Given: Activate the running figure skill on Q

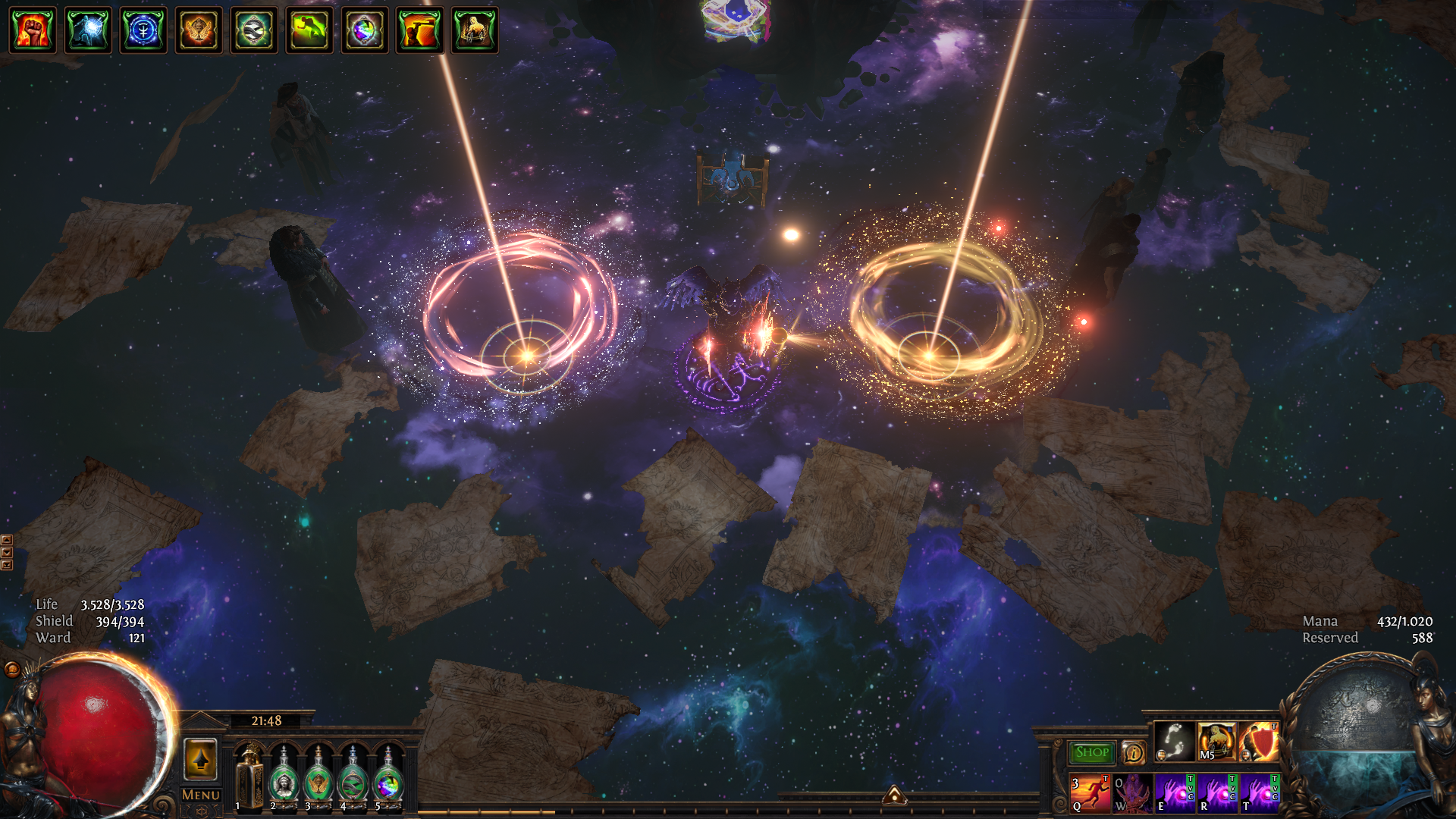Looking at the screenshot, I should (1090, 793).
